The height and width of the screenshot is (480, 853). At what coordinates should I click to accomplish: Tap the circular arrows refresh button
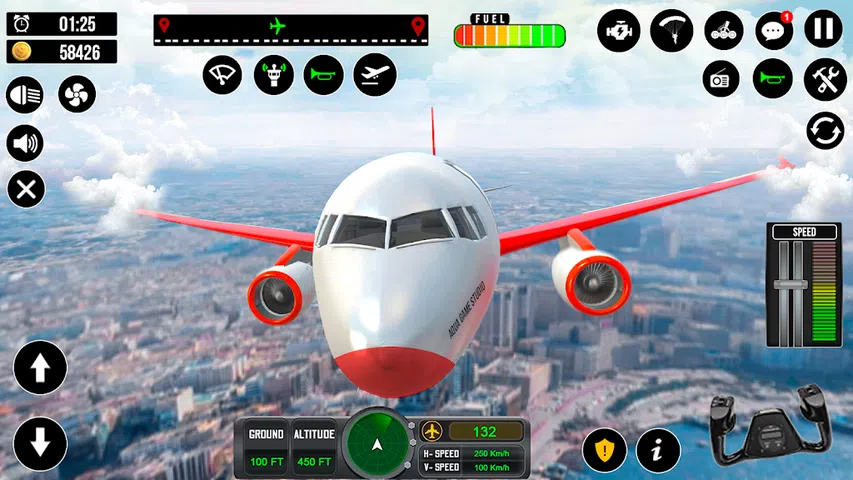[x=825, y=131]
